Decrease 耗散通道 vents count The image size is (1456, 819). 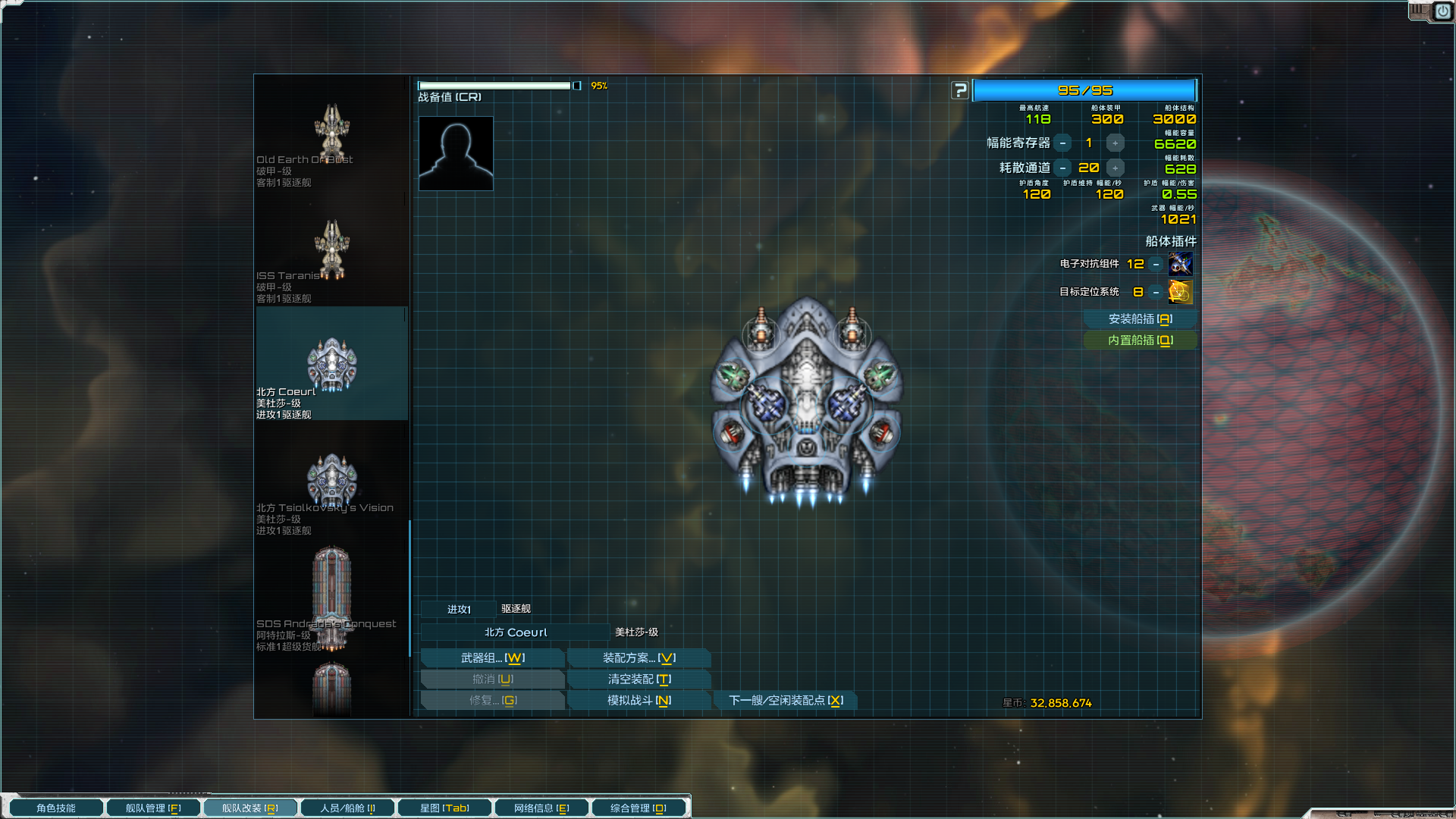1063,168
